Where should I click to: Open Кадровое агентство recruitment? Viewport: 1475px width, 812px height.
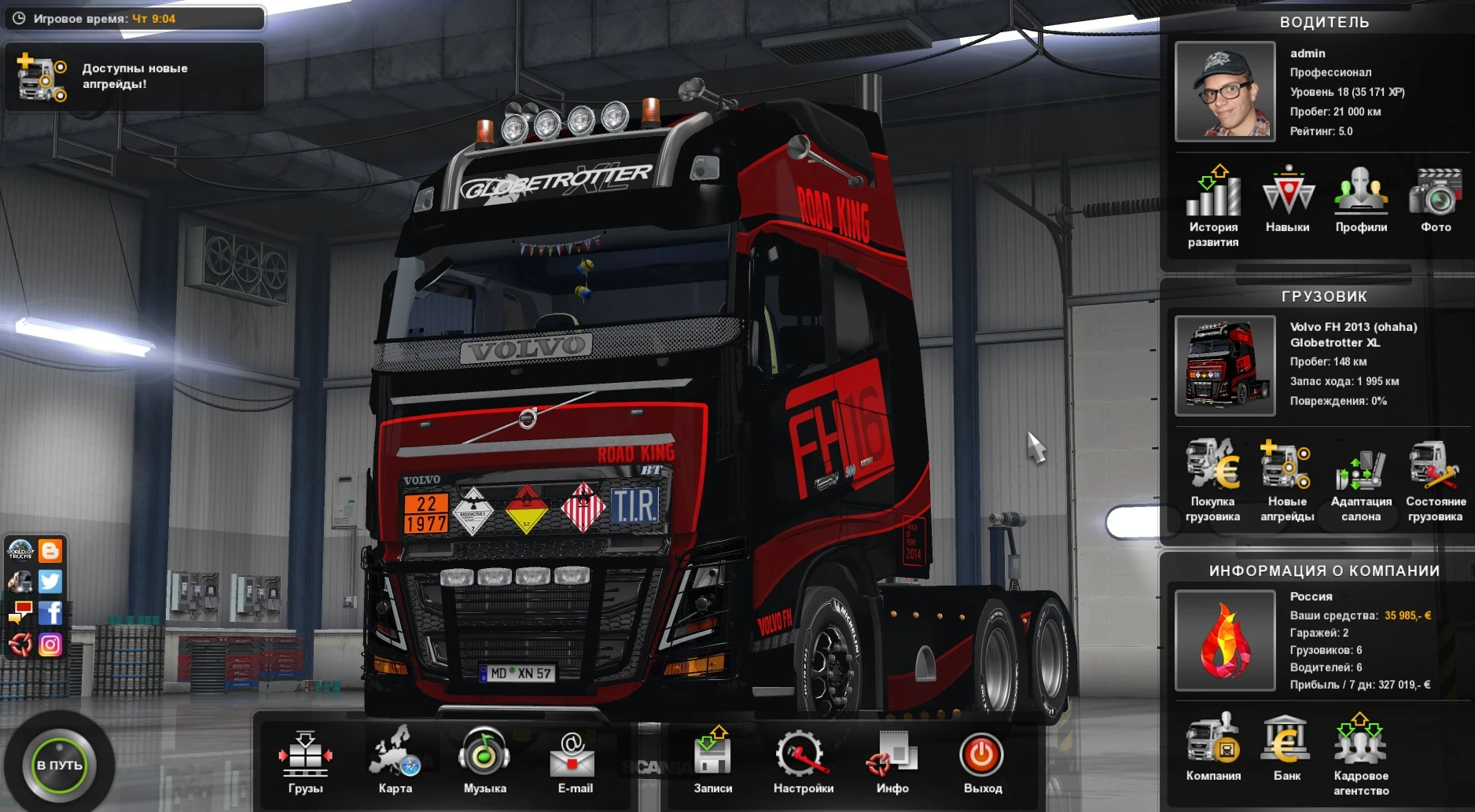[1361, 747]
